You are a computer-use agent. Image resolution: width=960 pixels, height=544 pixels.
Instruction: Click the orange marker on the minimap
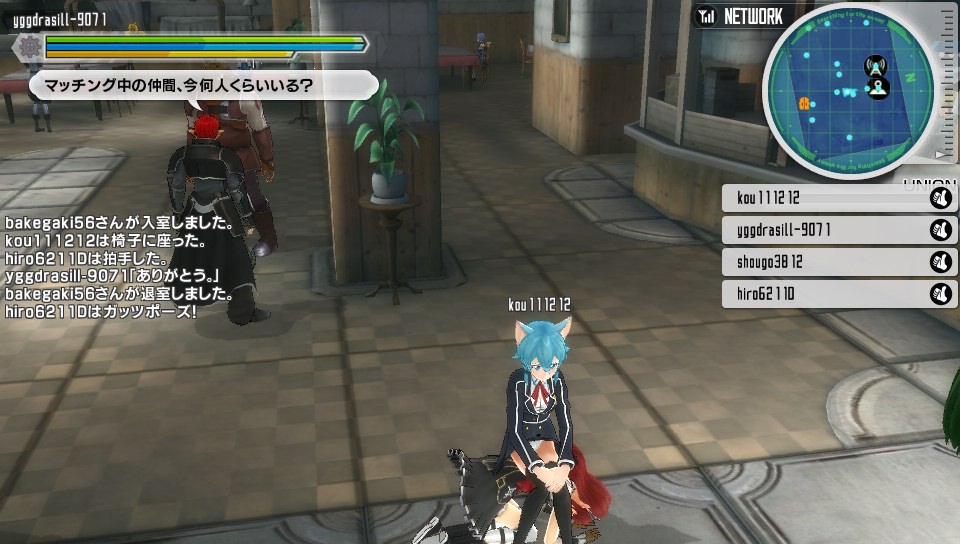coord(803,103)
